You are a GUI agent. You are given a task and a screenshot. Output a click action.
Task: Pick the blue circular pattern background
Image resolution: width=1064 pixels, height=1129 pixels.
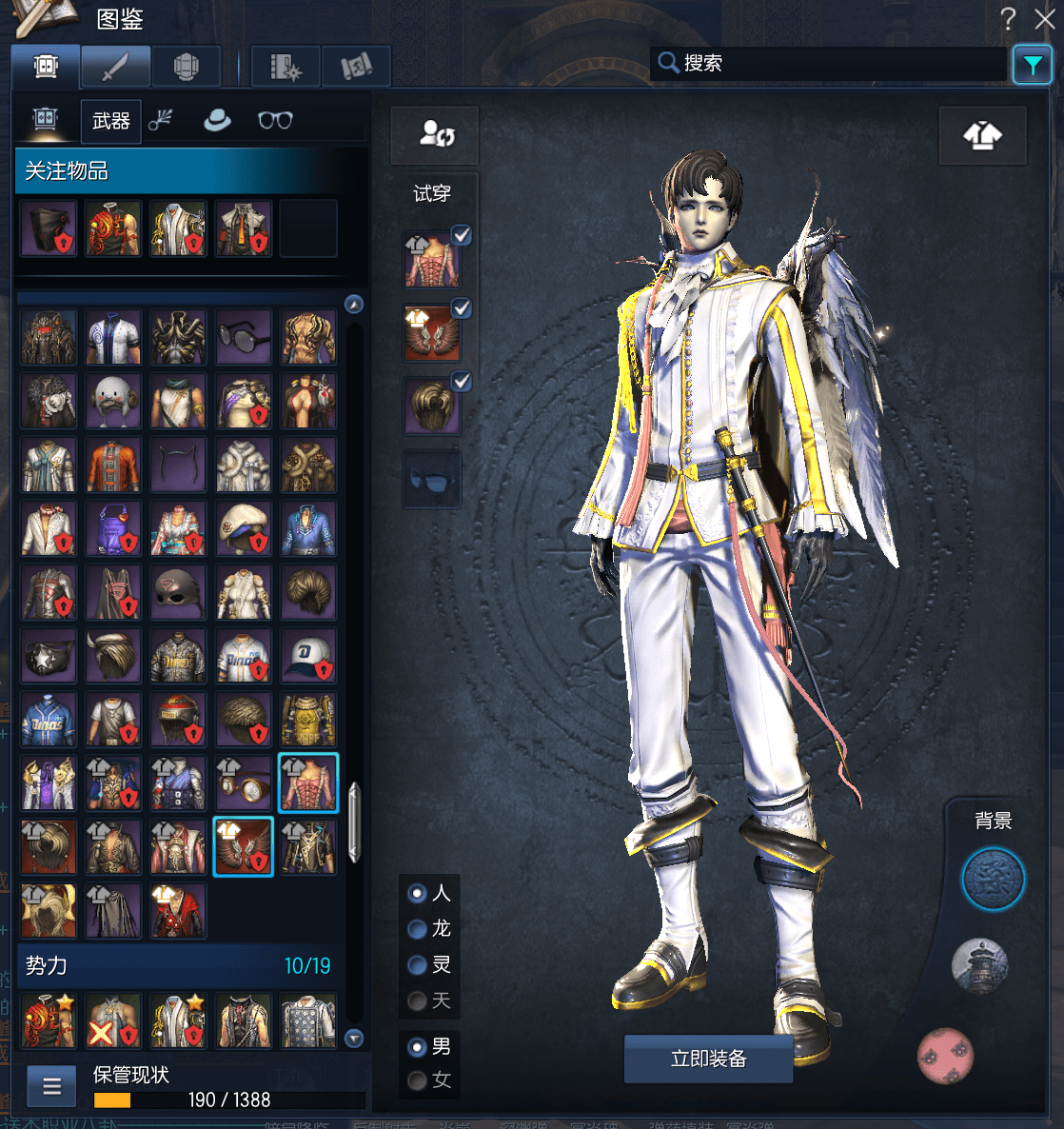point(993,880)
